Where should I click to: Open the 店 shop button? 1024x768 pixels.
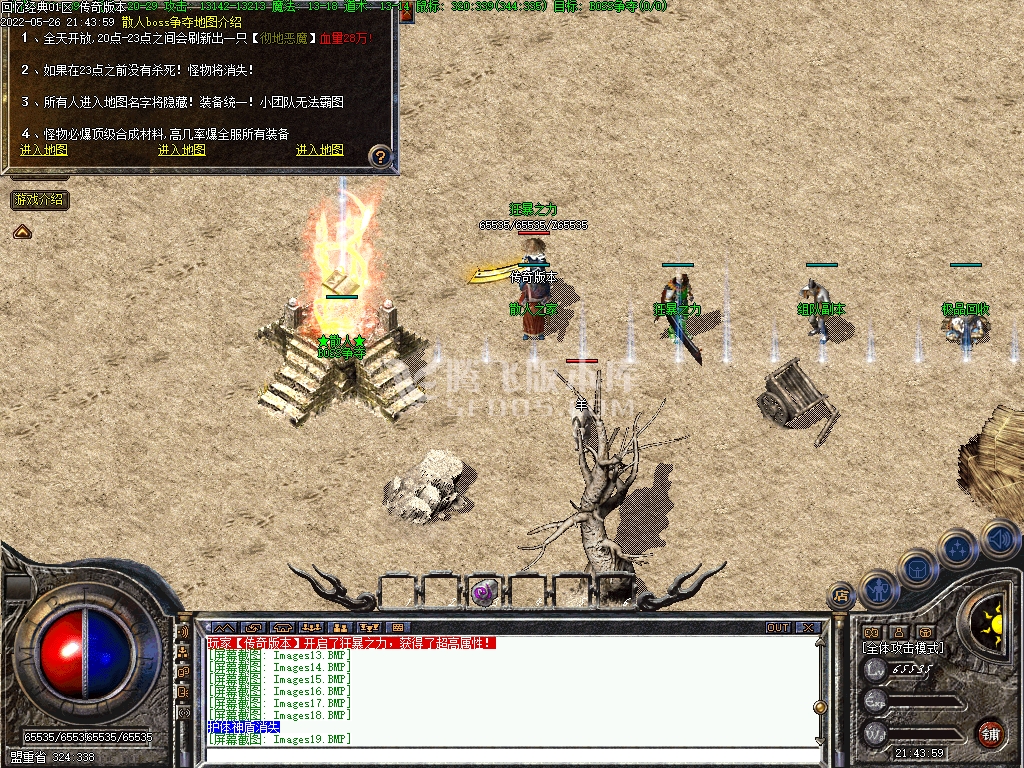tap(841, 597)
